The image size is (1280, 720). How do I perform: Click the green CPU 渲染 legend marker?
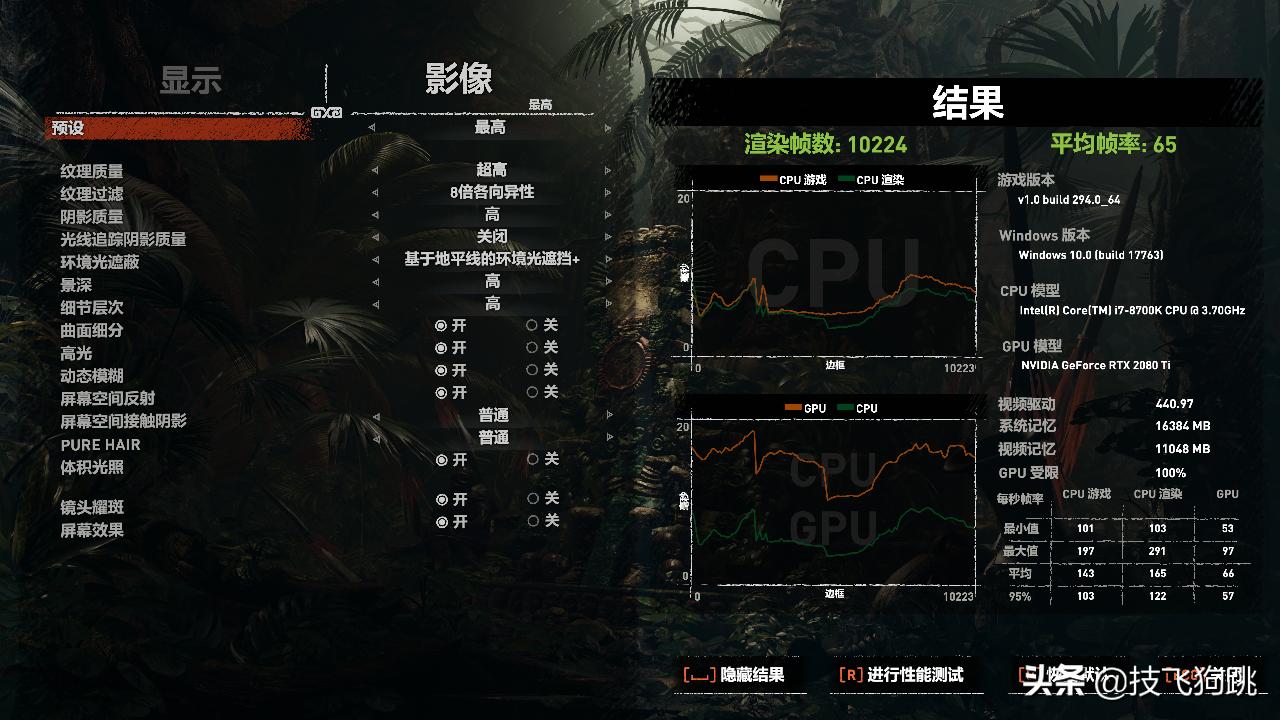click(x=846, y=176)
